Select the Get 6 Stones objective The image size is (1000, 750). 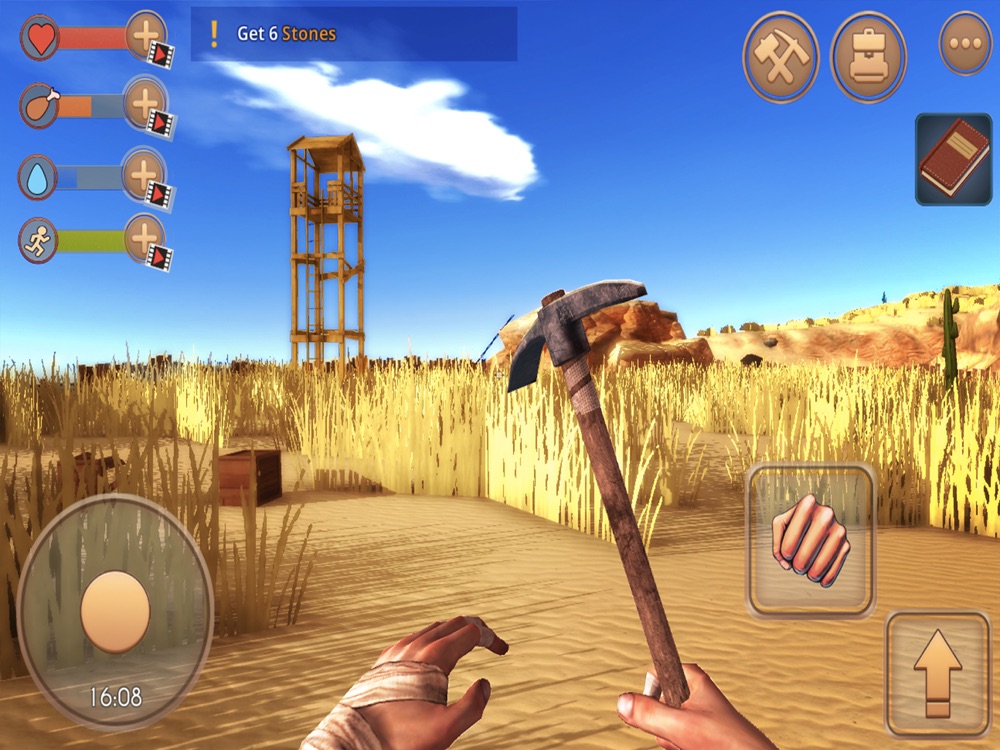pos(354,34)
